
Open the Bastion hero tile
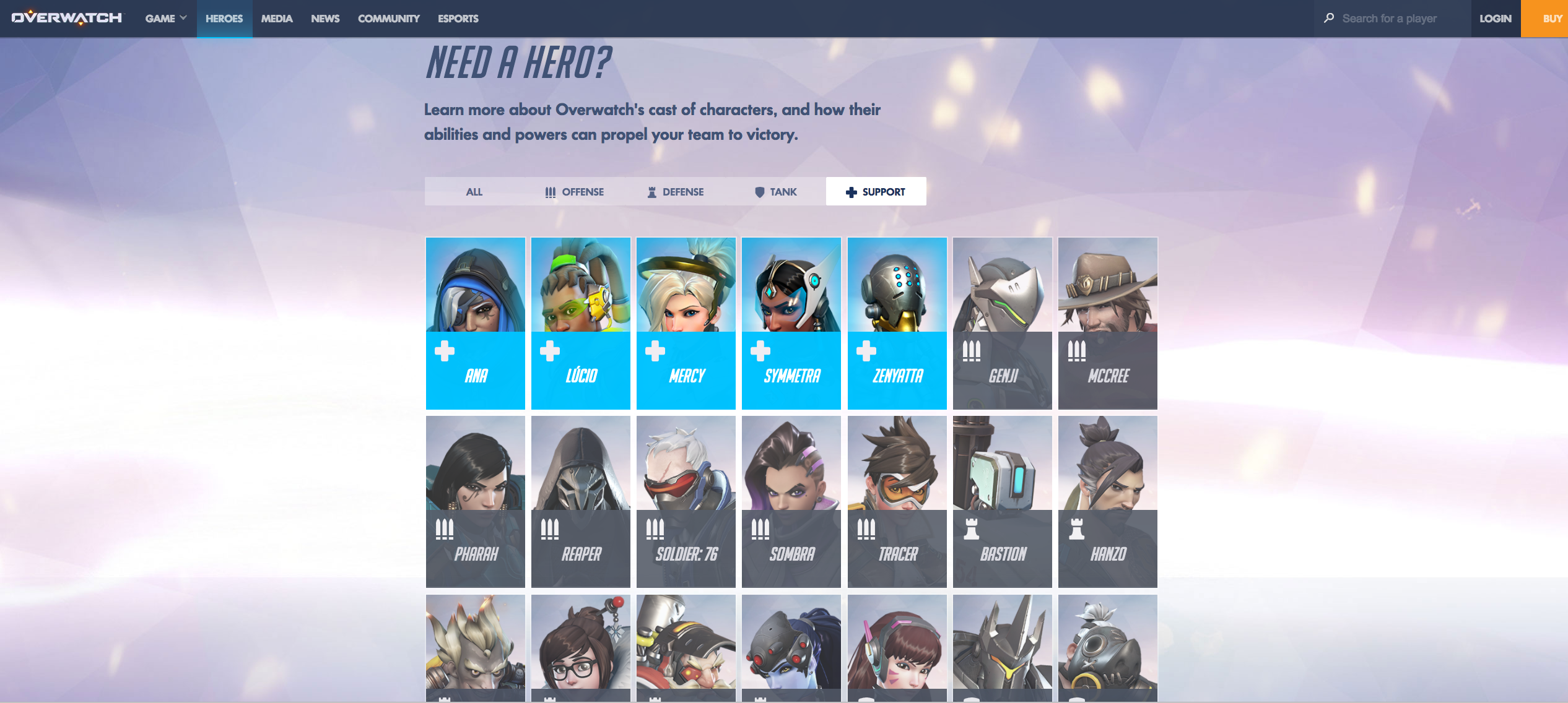tap(1003, 501)
